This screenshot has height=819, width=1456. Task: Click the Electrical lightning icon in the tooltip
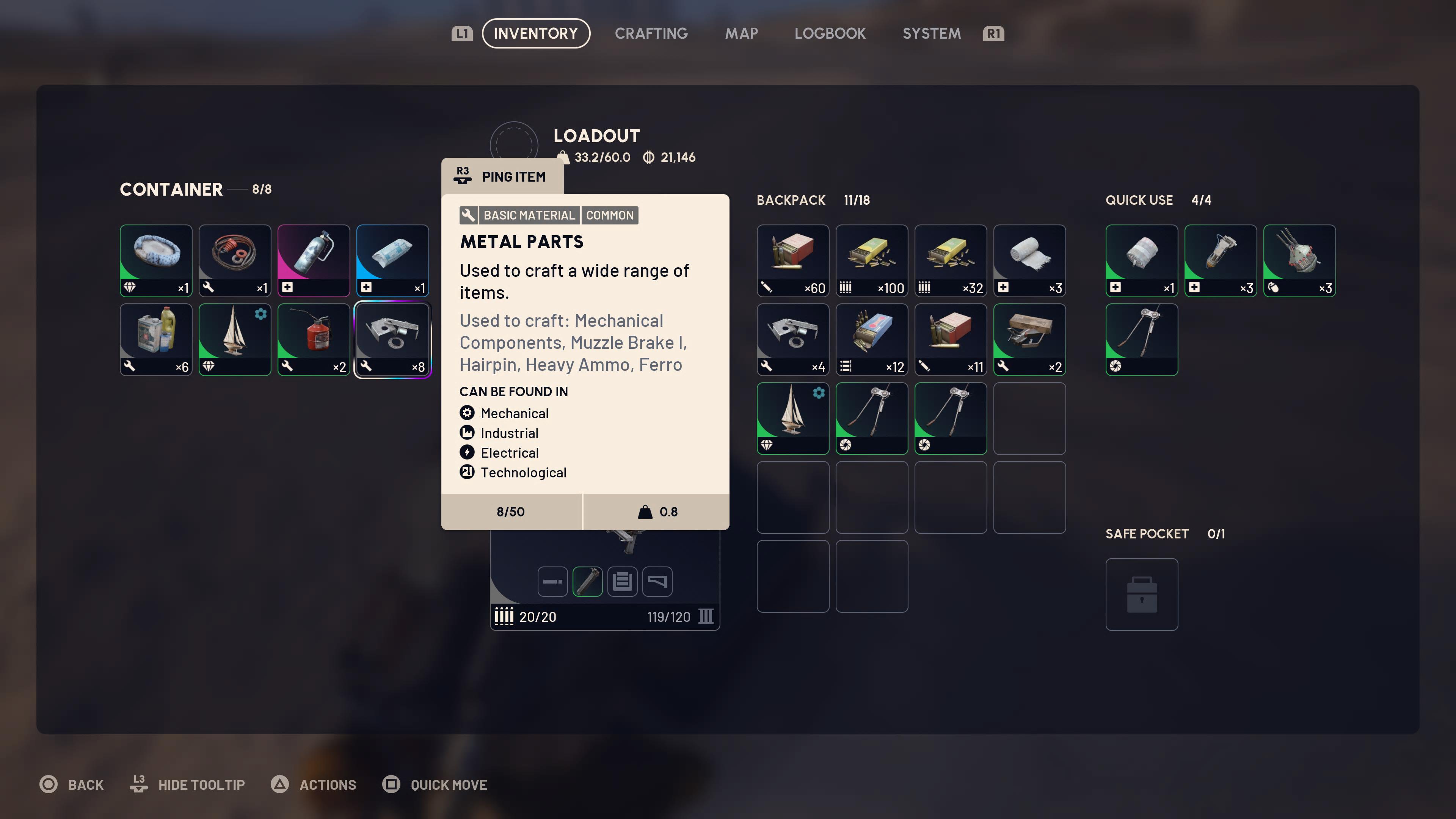467,452
